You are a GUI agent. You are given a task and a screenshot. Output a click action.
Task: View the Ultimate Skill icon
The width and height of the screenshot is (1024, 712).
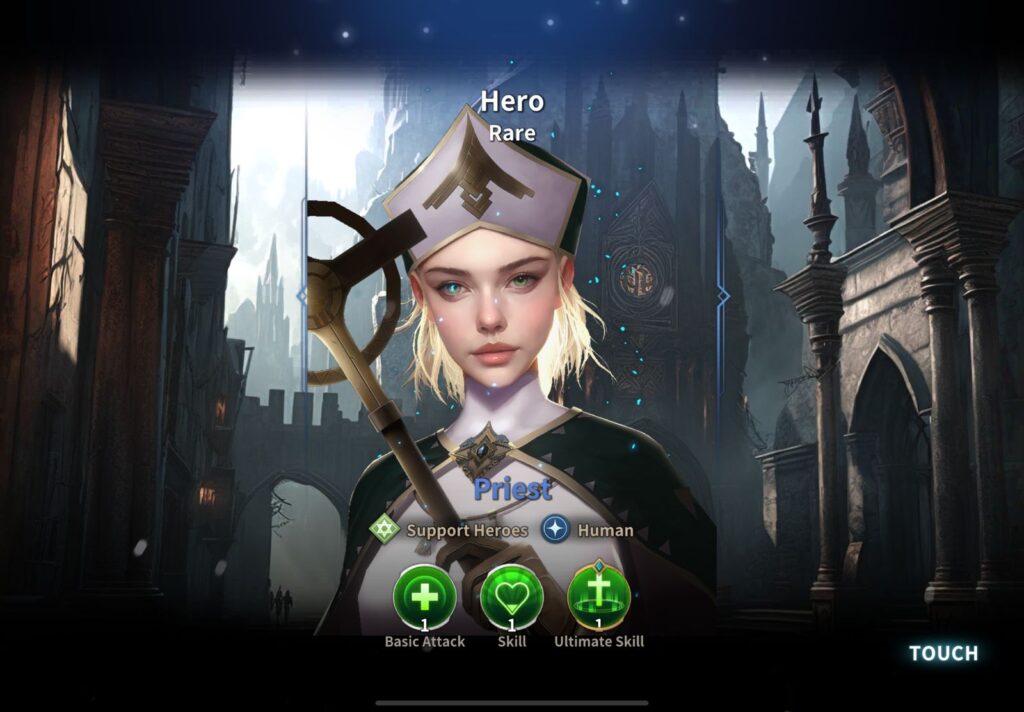click(x=599, y=597)
